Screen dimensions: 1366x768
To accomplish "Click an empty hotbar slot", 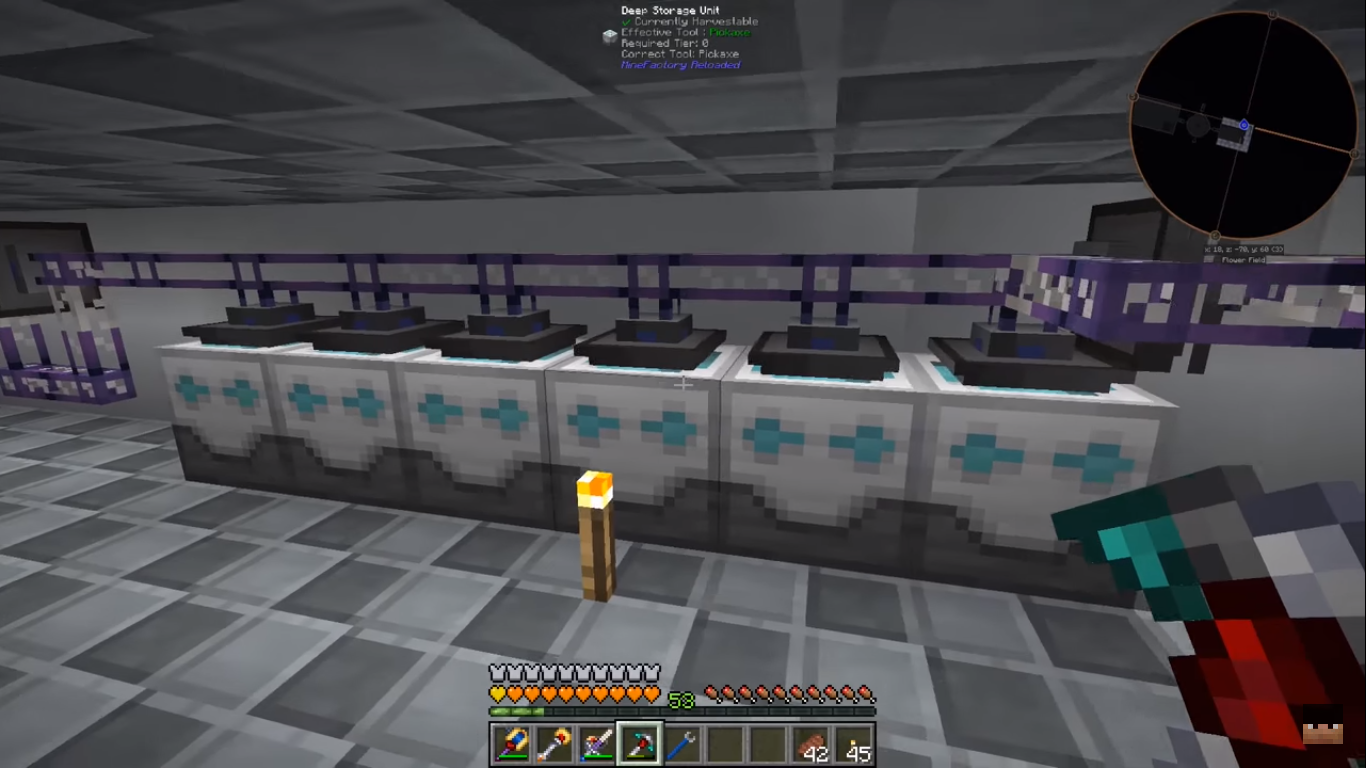I will pyautogui.click(x=727, y=744).
